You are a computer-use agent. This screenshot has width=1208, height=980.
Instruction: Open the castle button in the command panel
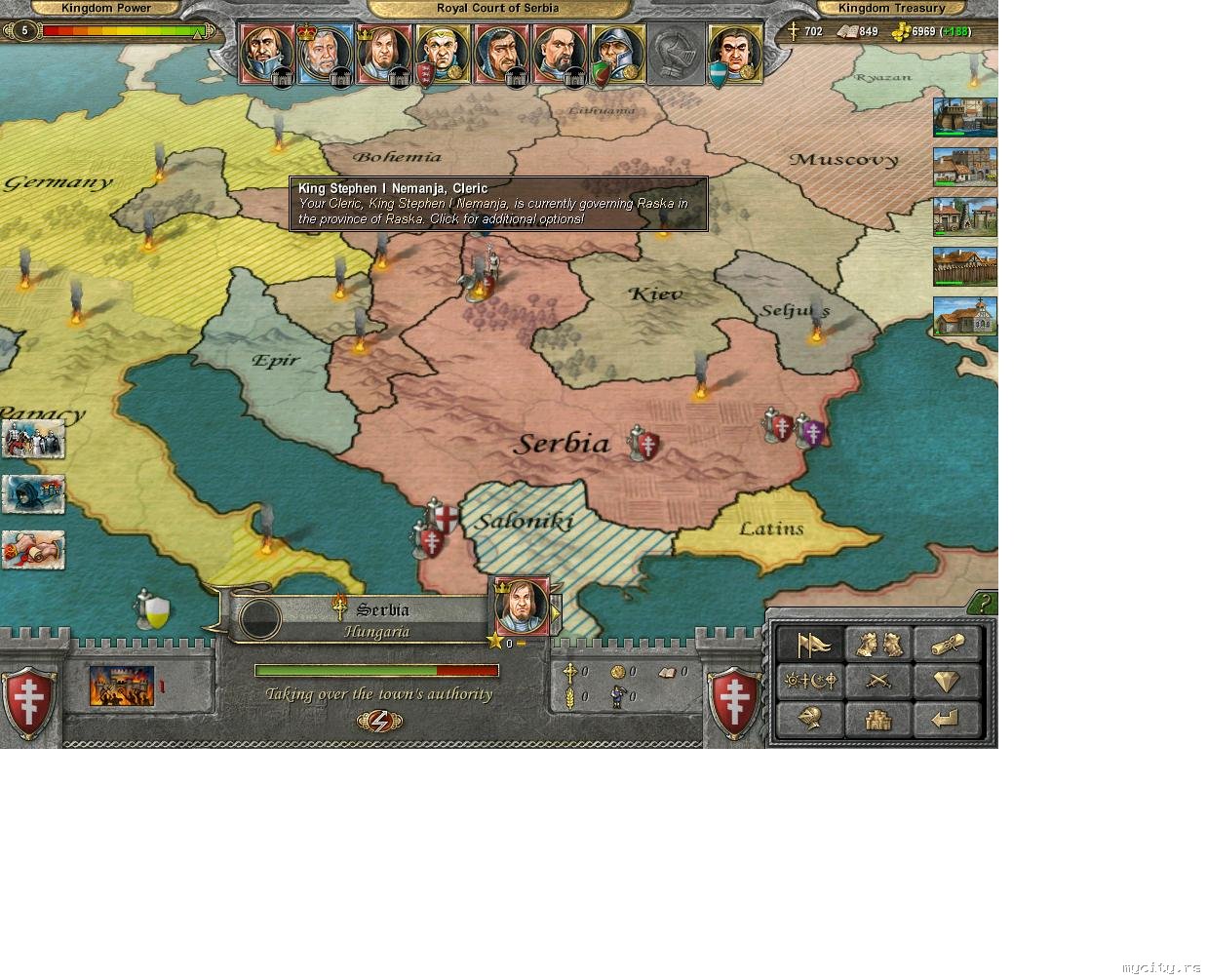click(x=879, y=719)
